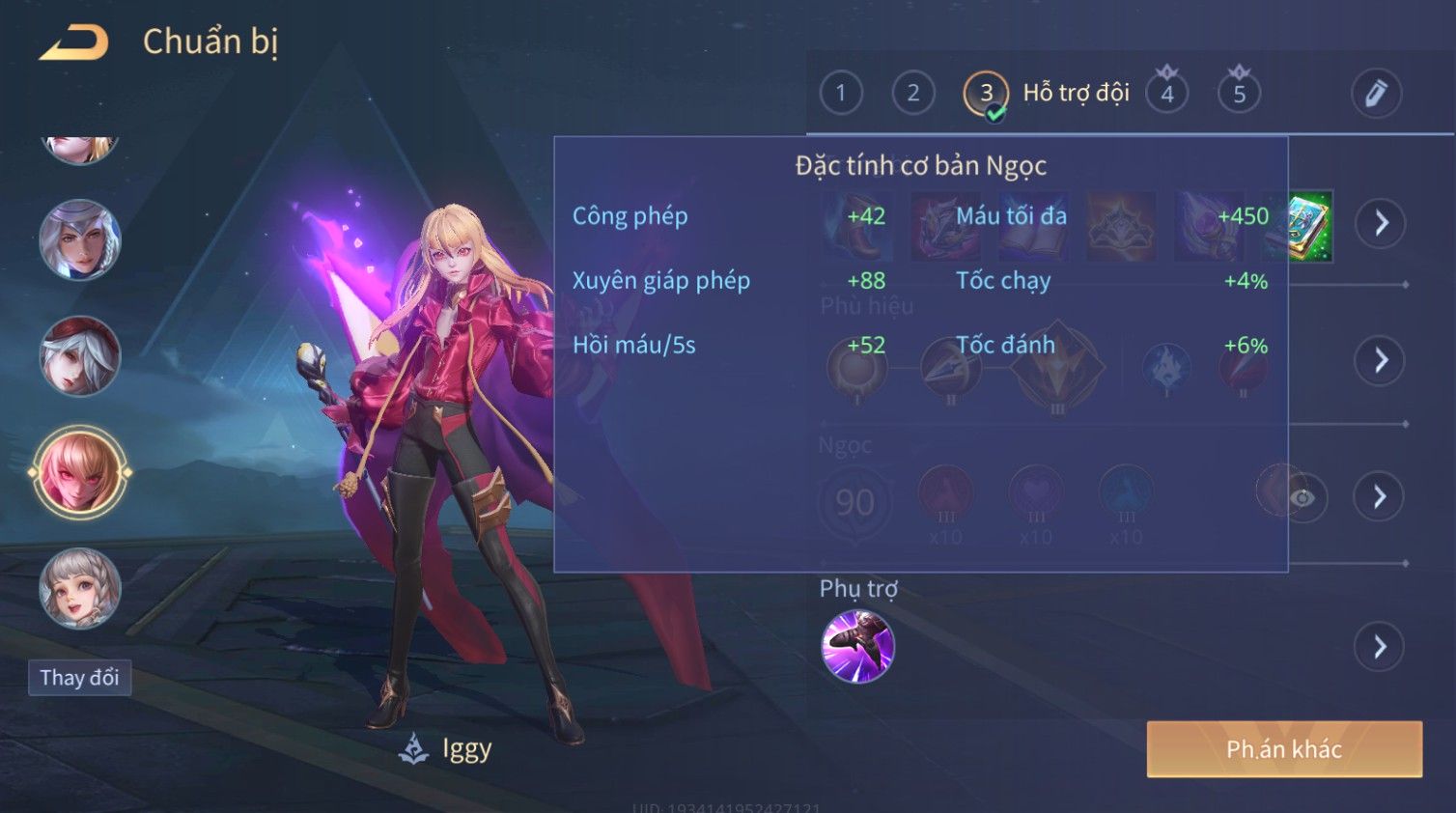The height and width of the screenshot is (813, 1456).
Task: Toggle the Ngọc stats eye icon
Action: [x=1302, y=497]
